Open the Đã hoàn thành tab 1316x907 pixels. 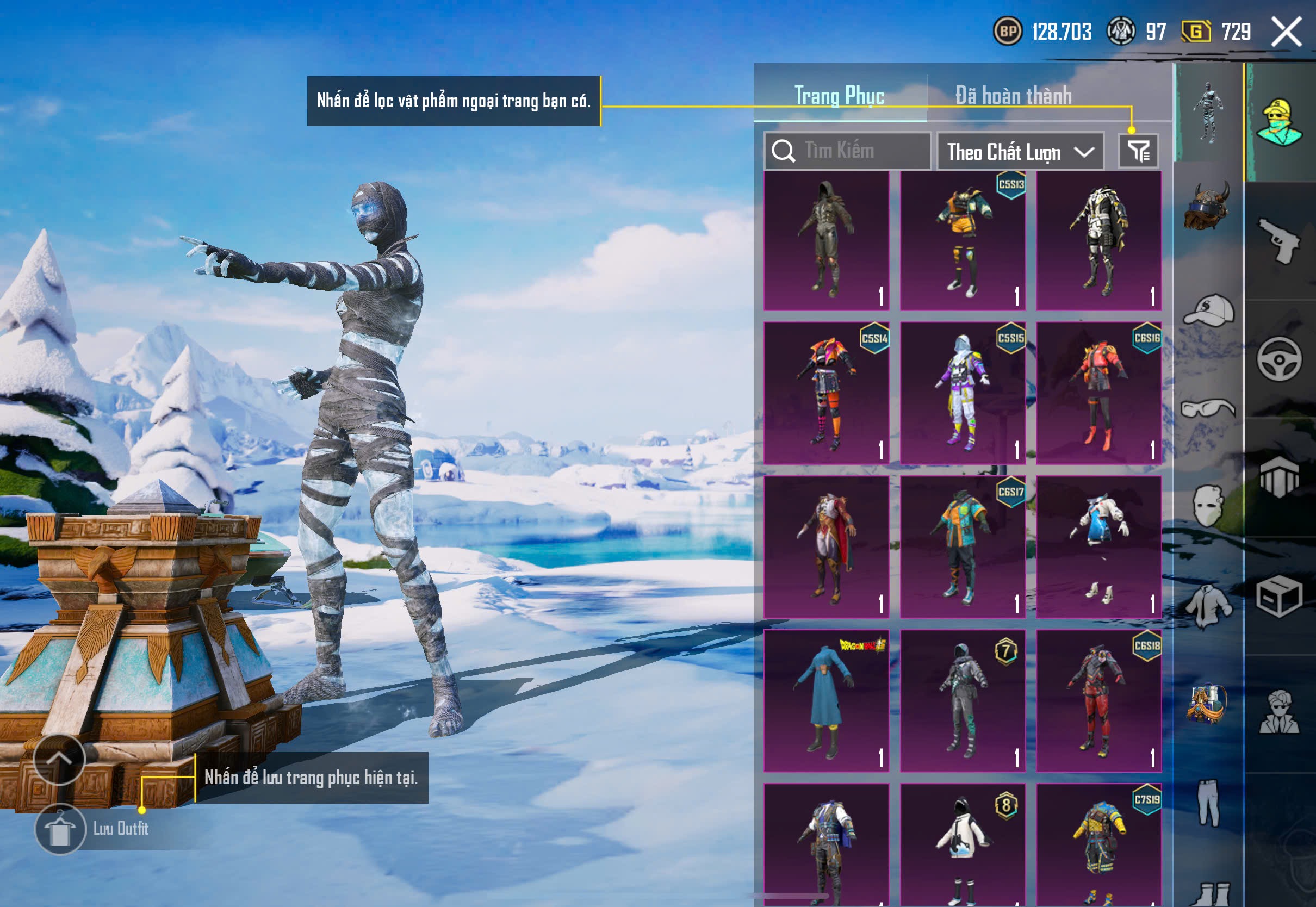[x=1013, y=95]
